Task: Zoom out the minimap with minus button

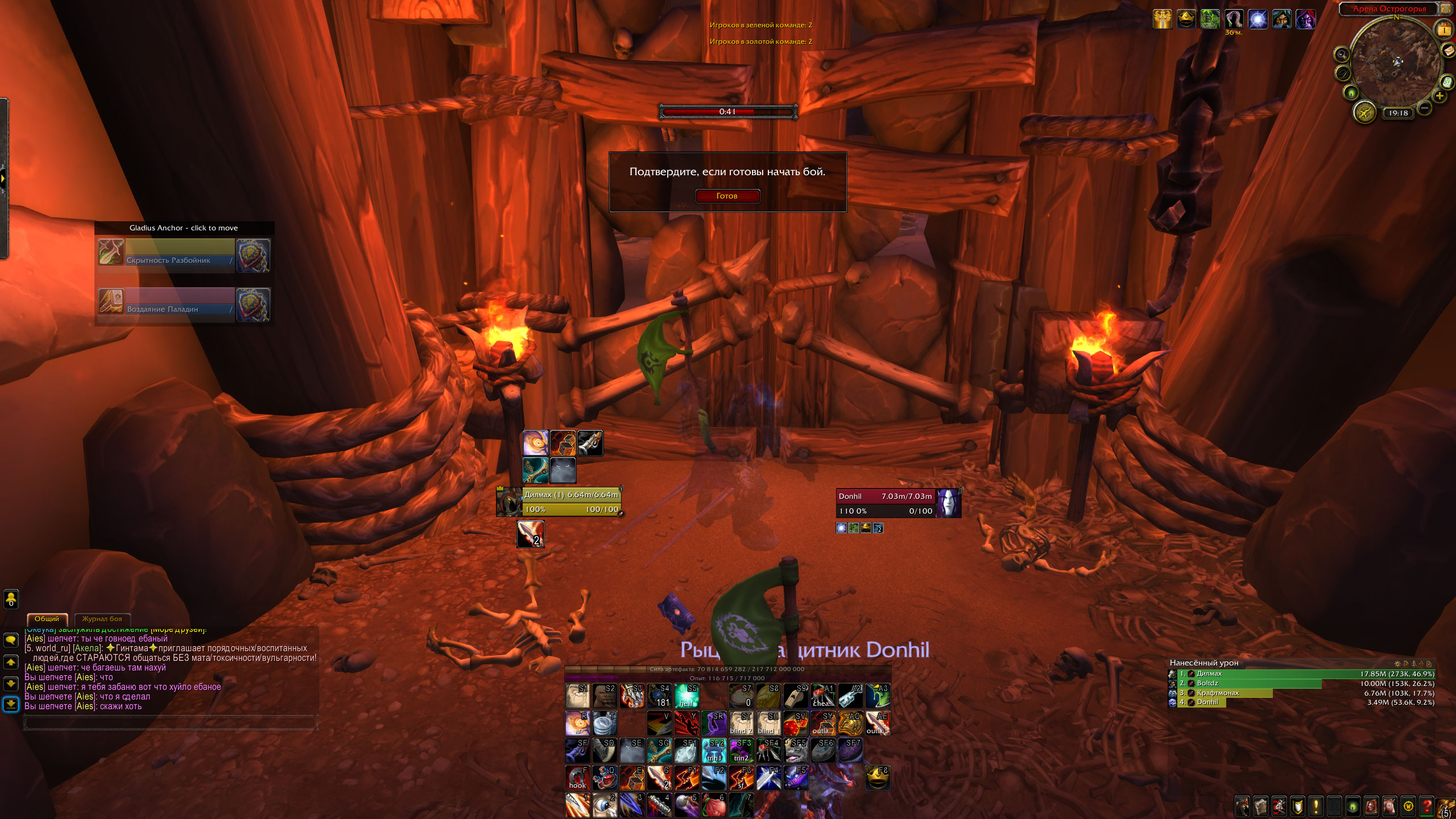Action: coord(1424,107)
